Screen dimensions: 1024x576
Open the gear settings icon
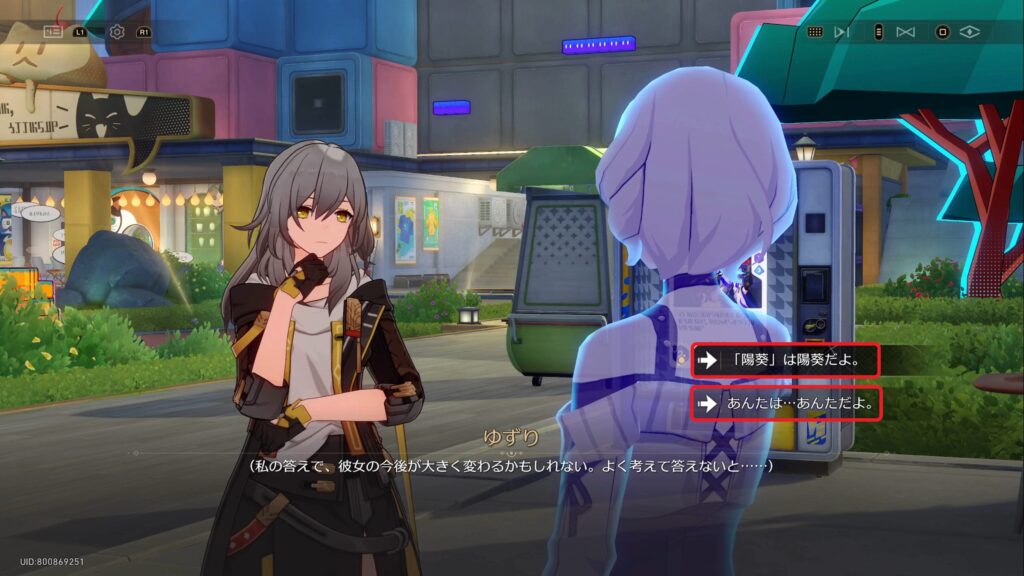pos(117,32)
